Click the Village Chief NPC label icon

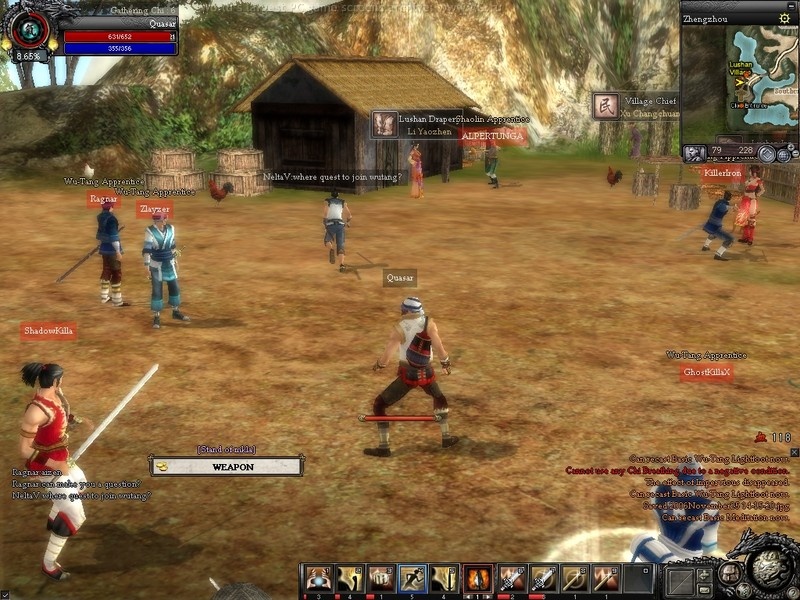(x=605, y=106)
